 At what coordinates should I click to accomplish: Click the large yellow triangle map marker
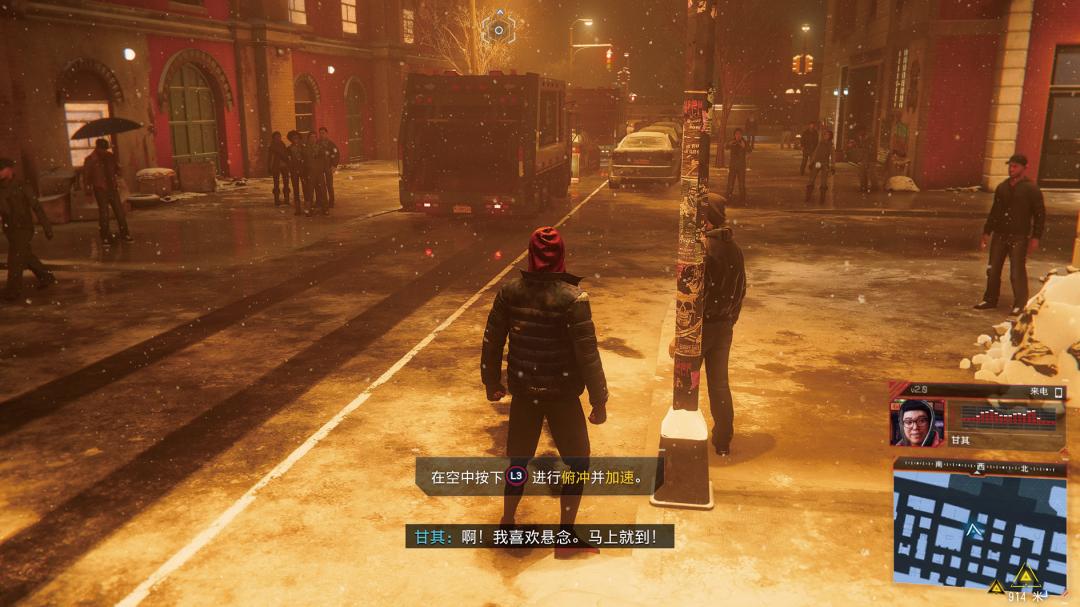coord(1024,575)
